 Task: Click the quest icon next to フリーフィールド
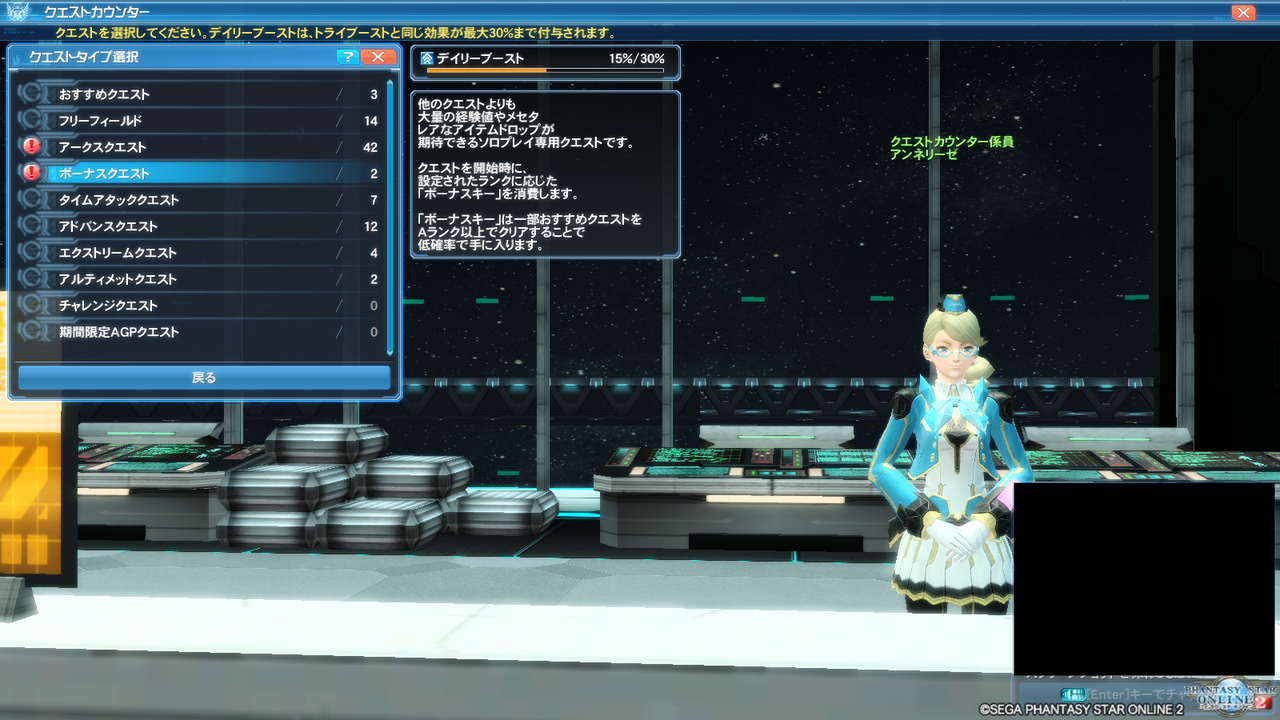coord(33,120)
